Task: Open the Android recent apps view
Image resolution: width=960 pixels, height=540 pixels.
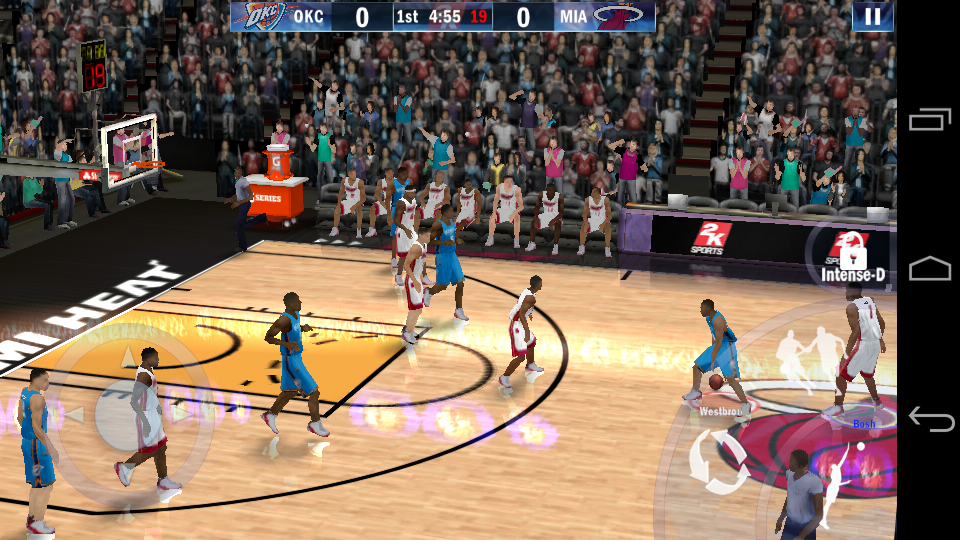Action: [x=930, y=120]
